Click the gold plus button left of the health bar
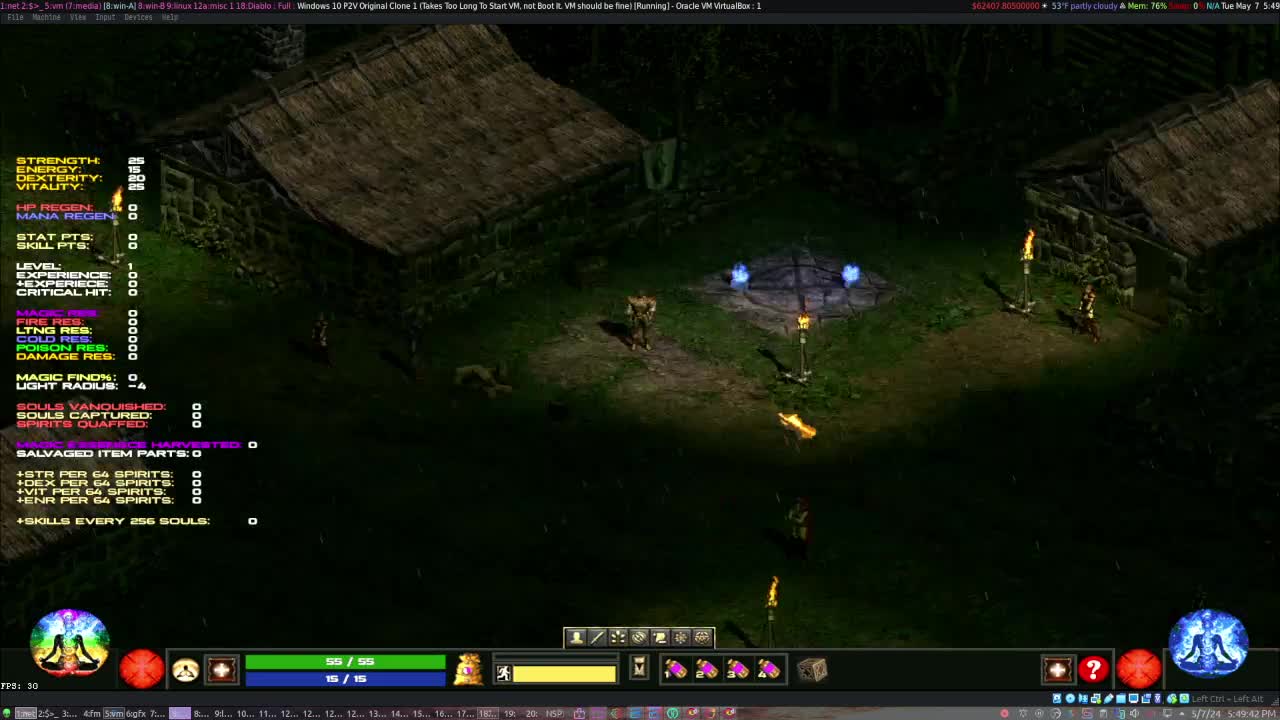The image size is (1280, 720). [222, 669]
